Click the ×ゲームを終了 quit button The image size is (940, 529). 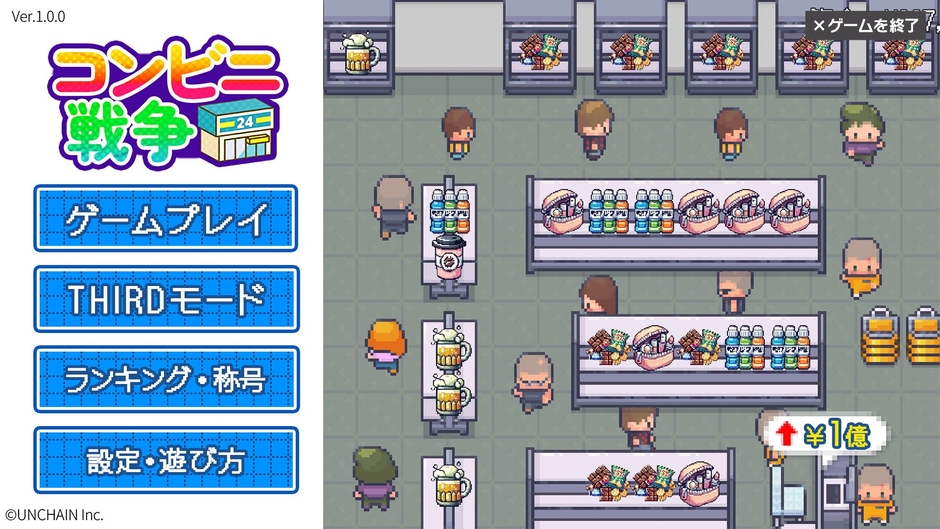click(866, 25)
